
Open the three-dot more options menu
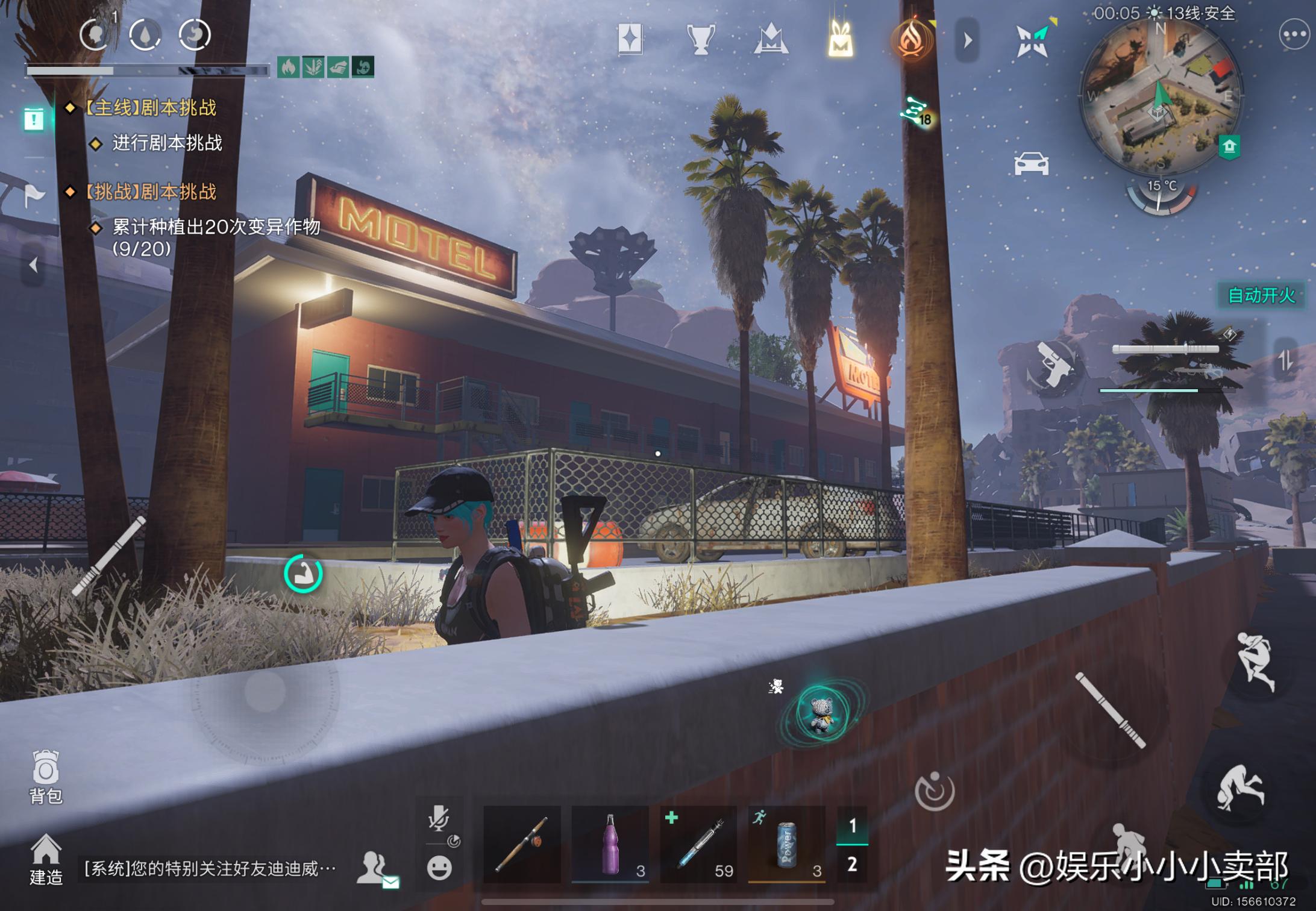(x=1294, y=36)
